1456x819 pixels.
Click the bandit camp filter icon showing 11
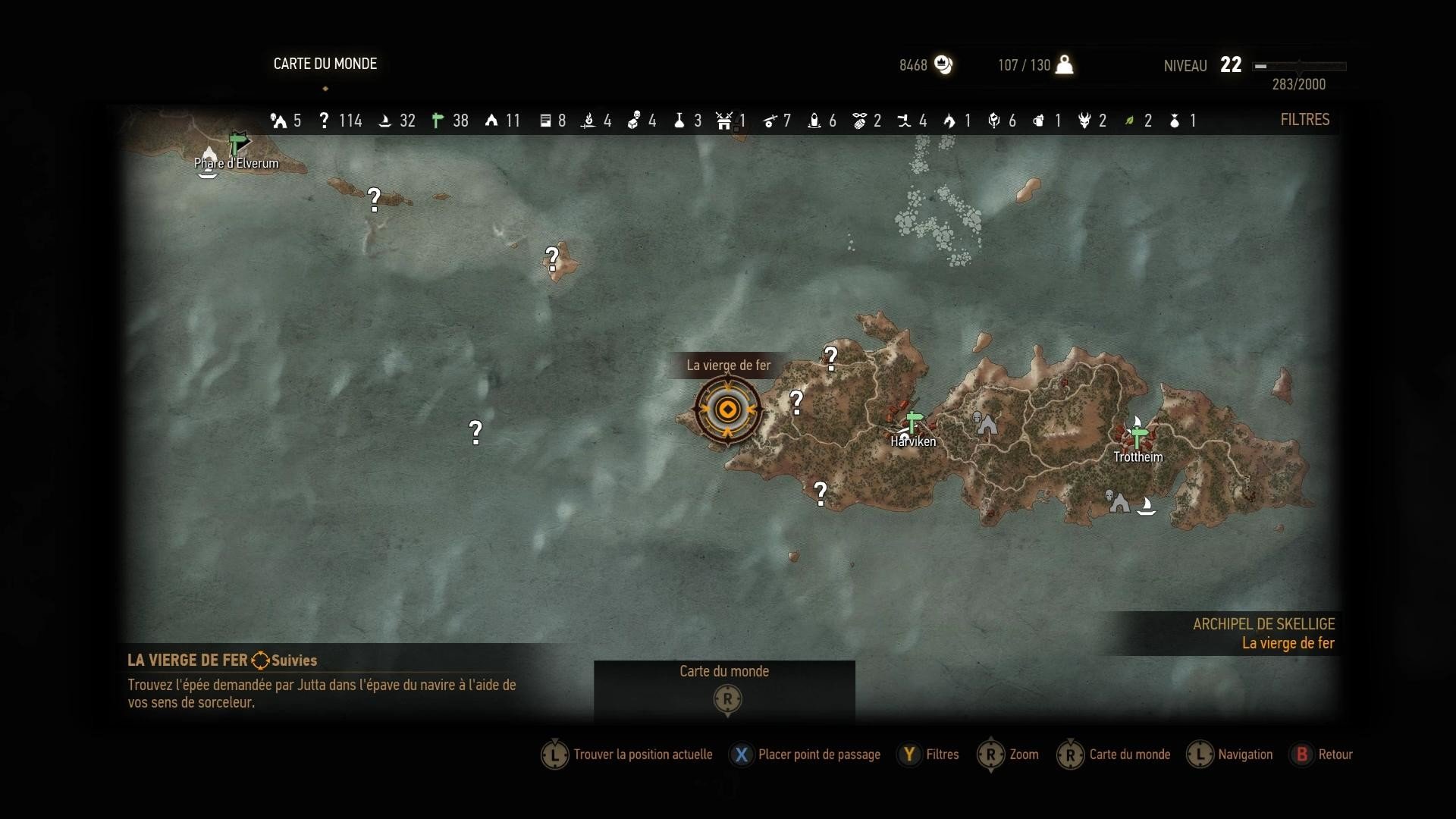(x=491, y=120)
